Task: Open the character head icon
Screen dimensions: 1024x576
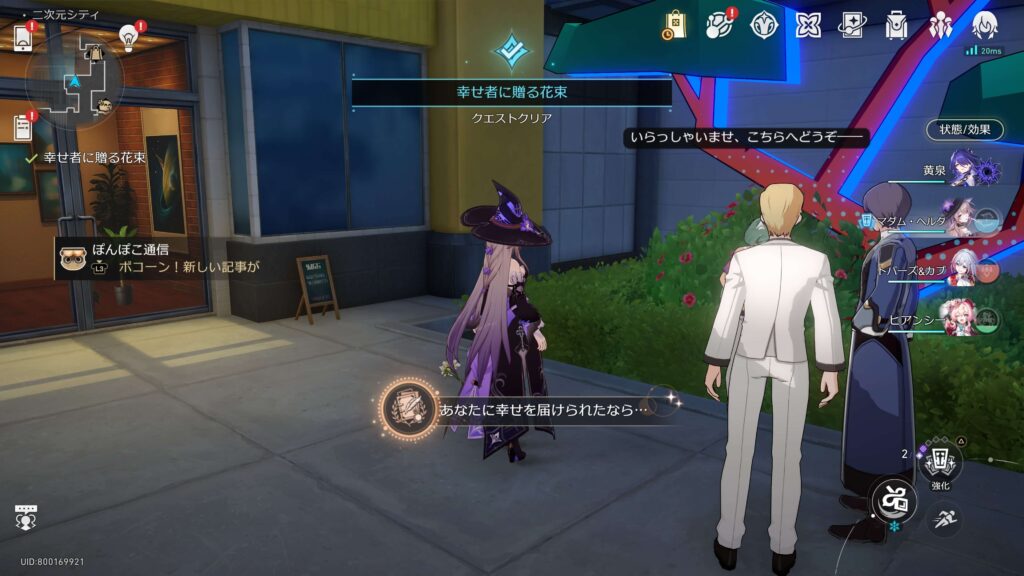Action: coord(984,24)
